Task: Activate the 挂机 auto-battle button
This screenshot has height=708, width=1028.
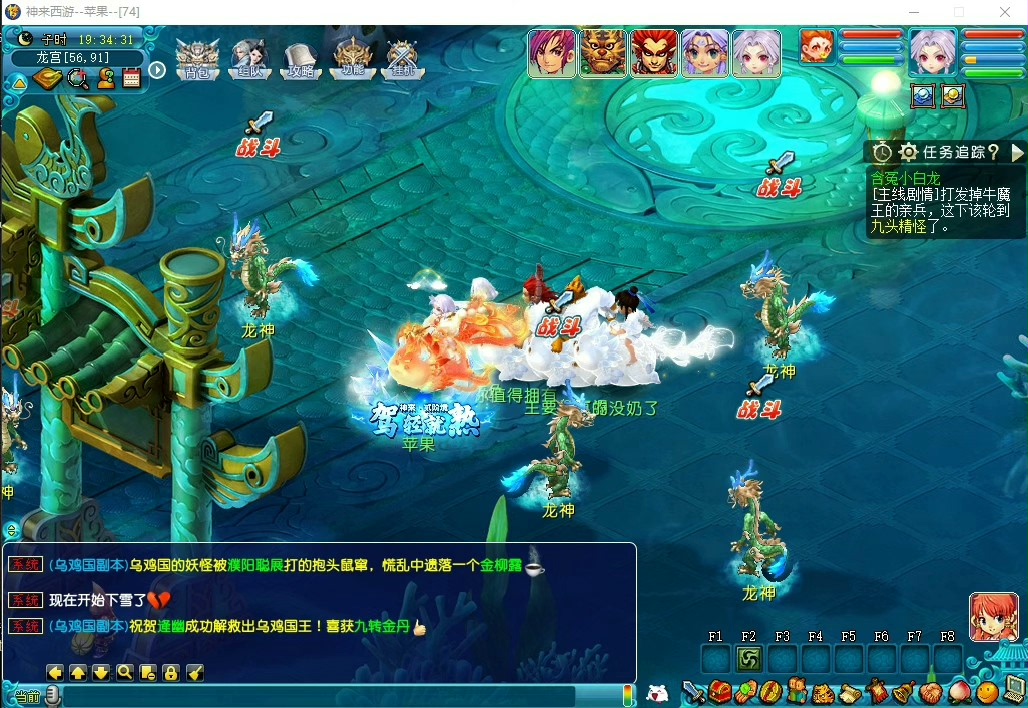Action: (402, 59)
